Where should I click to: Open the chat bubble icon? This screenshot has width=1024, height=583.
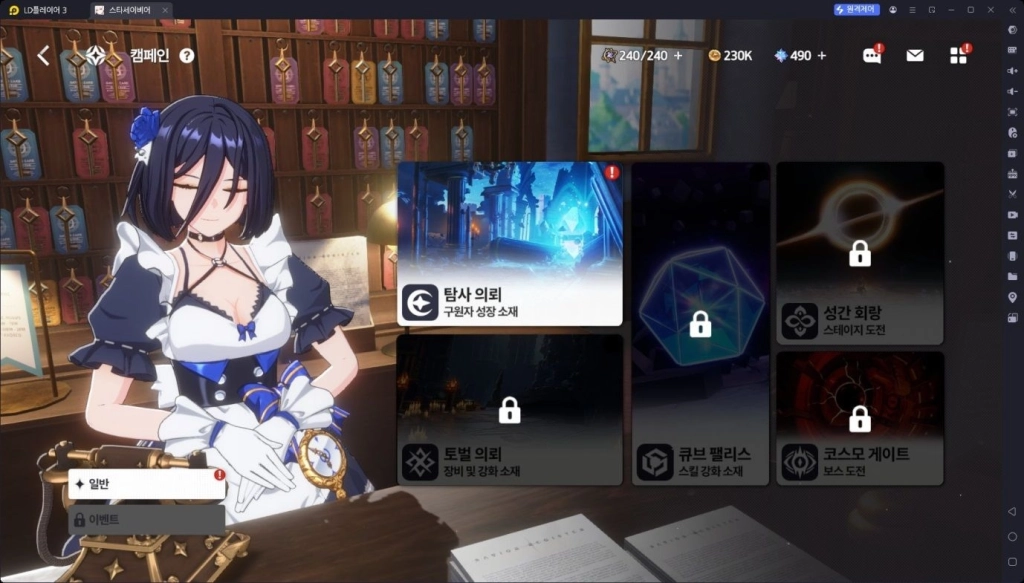(872, 56)
